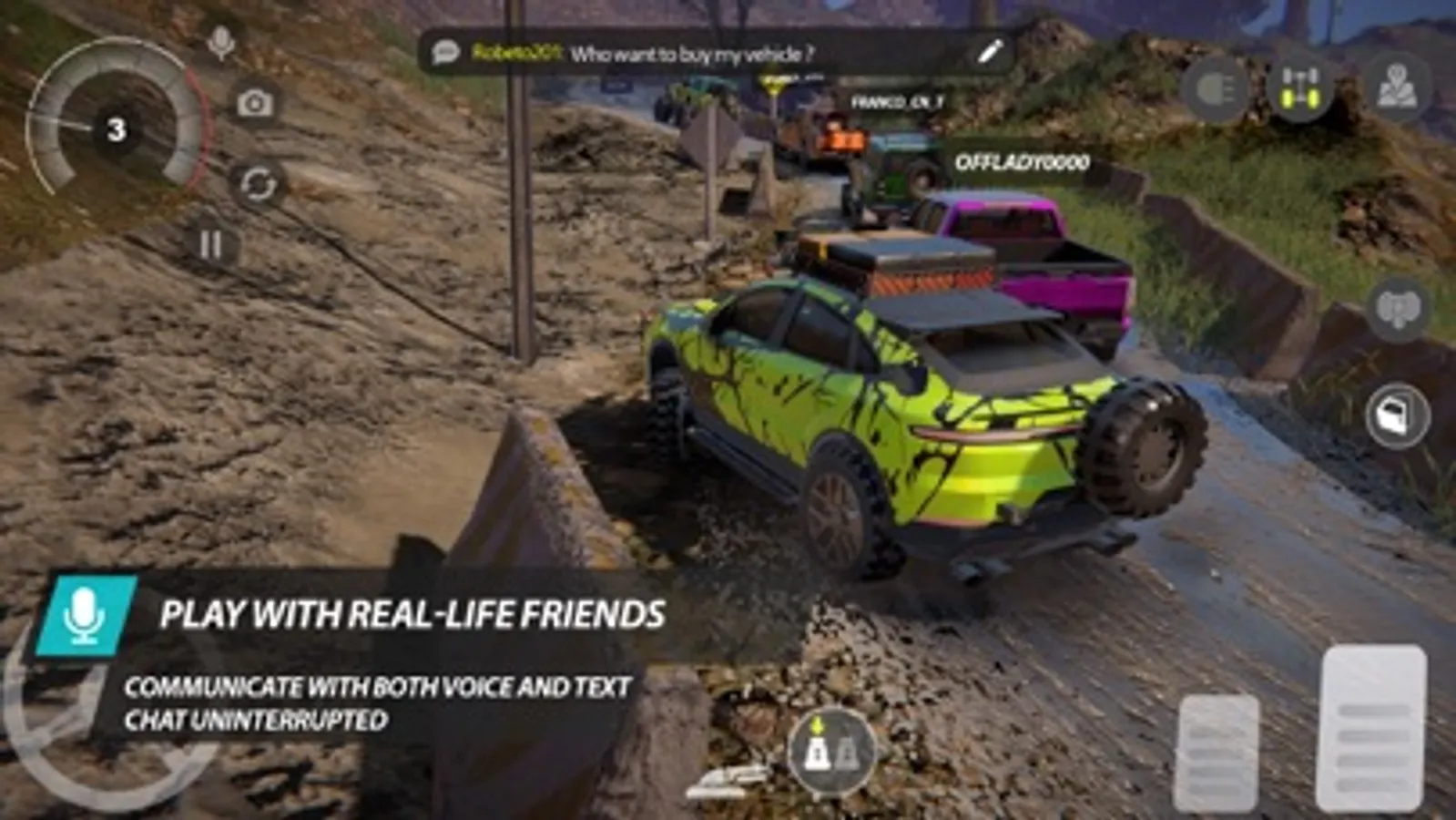Select the FRANCO_CN_T player label
Image resolution: width=1456 pixels, height=820 pixels.
[898, 103]
